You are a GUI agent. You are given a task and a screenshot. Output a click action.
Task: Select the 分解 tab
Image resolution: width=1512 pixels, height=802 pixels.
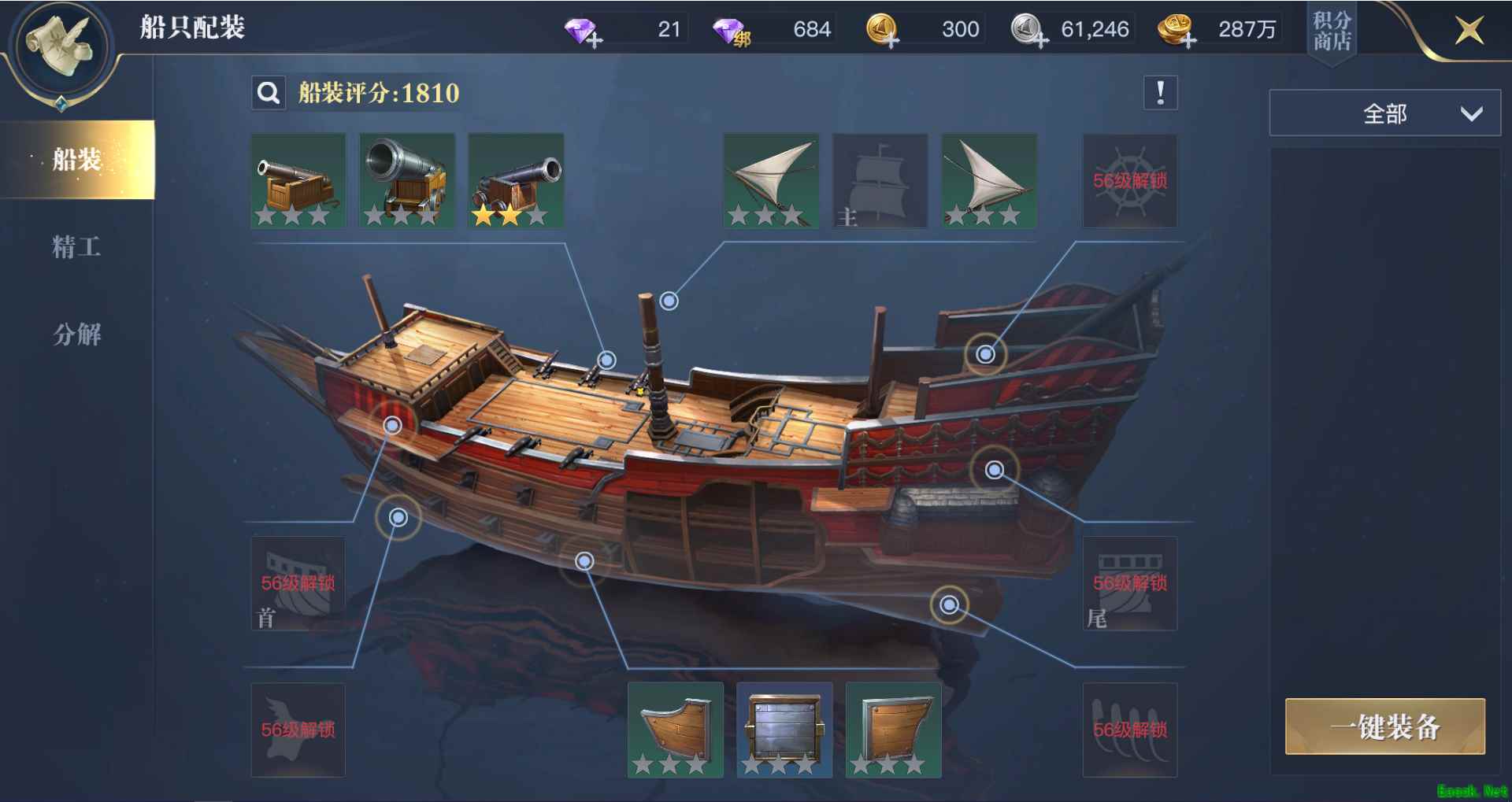76,334
